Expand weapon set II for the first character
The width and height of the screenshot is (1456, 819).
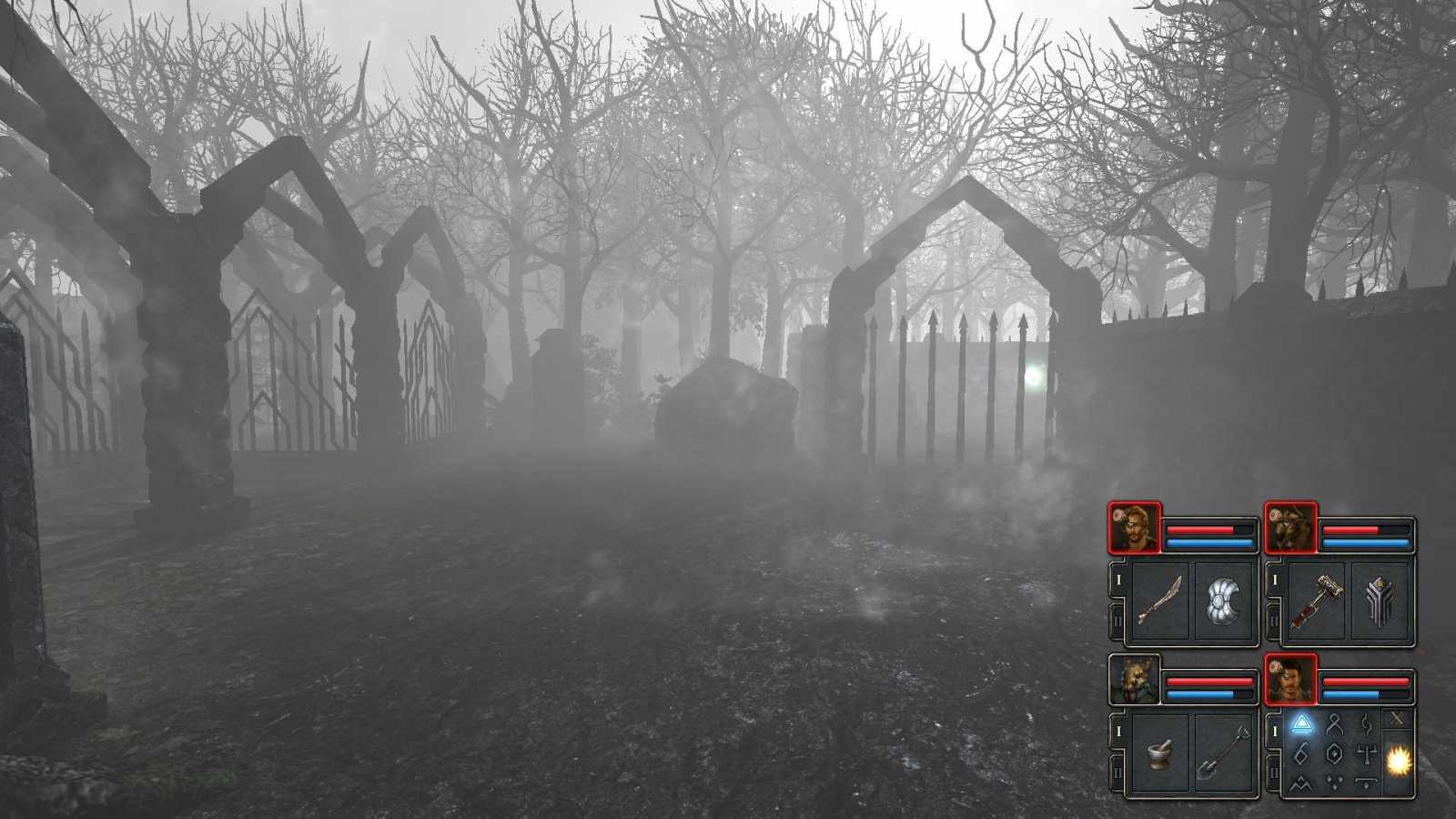coord(1117,618)
